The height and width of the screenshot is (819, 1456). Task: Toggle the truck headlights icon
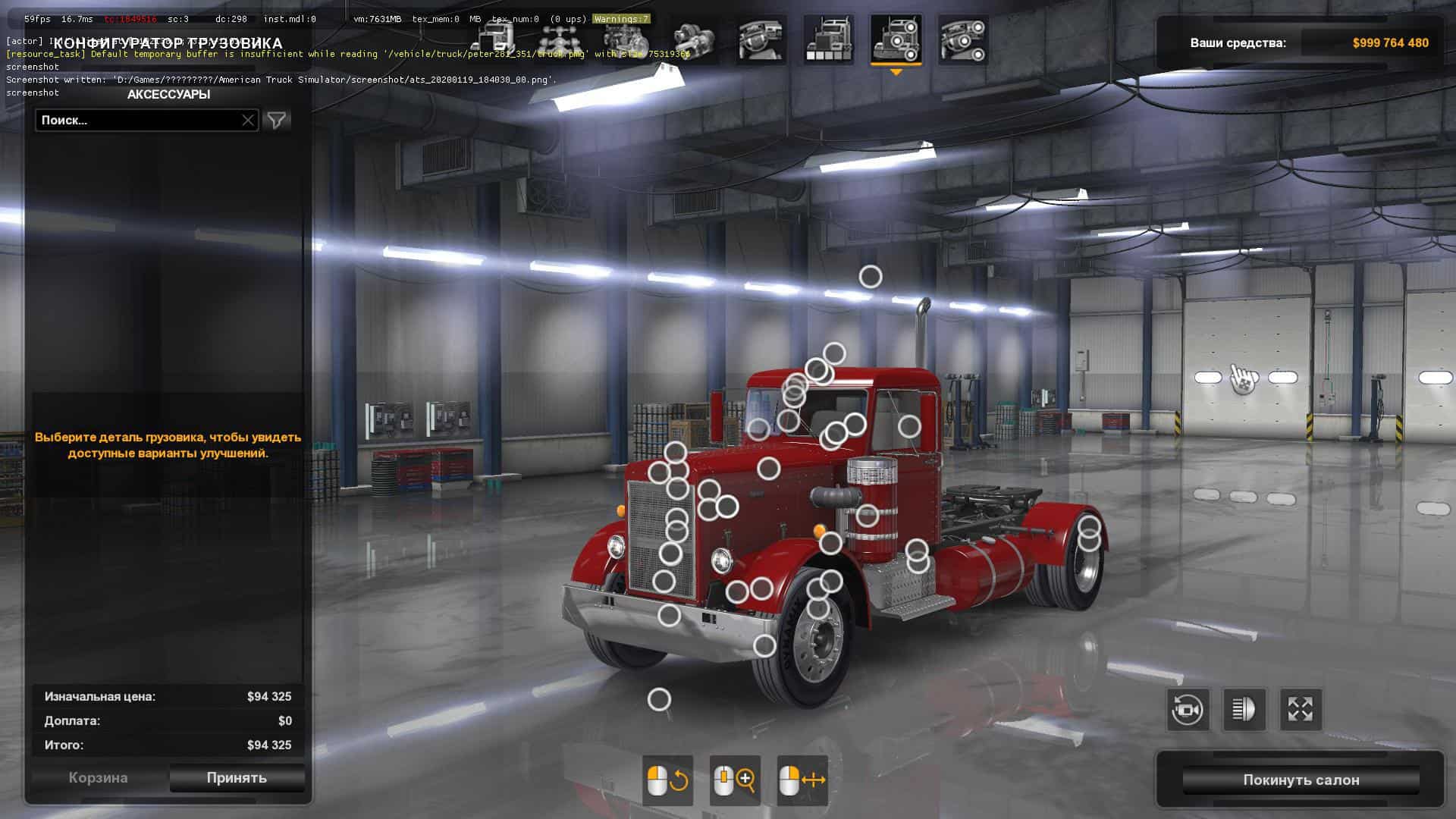(x=1244, y=710)
